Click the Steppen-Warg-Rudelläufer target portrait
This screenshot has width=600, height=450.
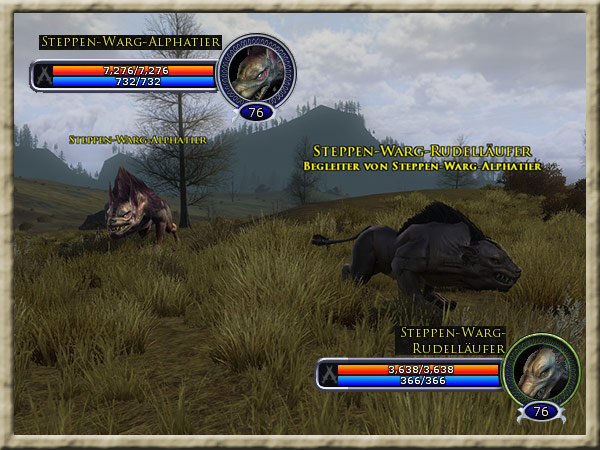point(541,371)
